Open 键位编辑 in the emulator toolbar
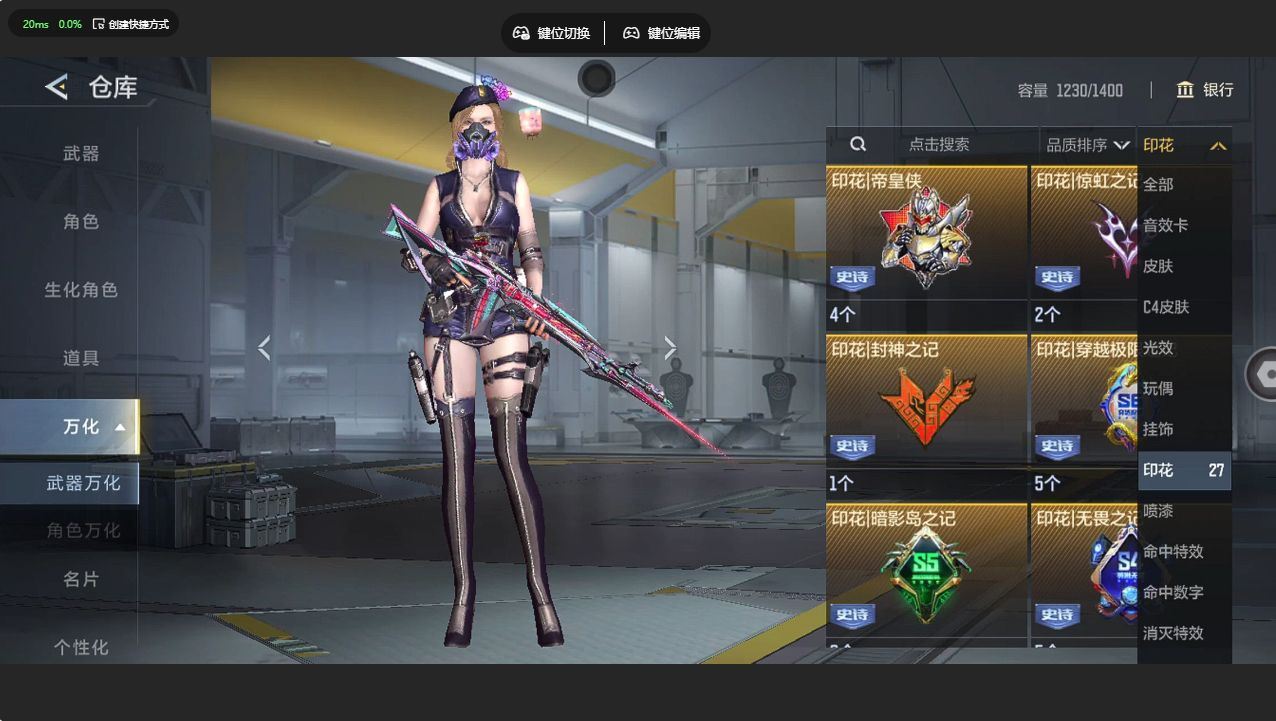This screenshot has width=1276, height=721. (661, 33)
